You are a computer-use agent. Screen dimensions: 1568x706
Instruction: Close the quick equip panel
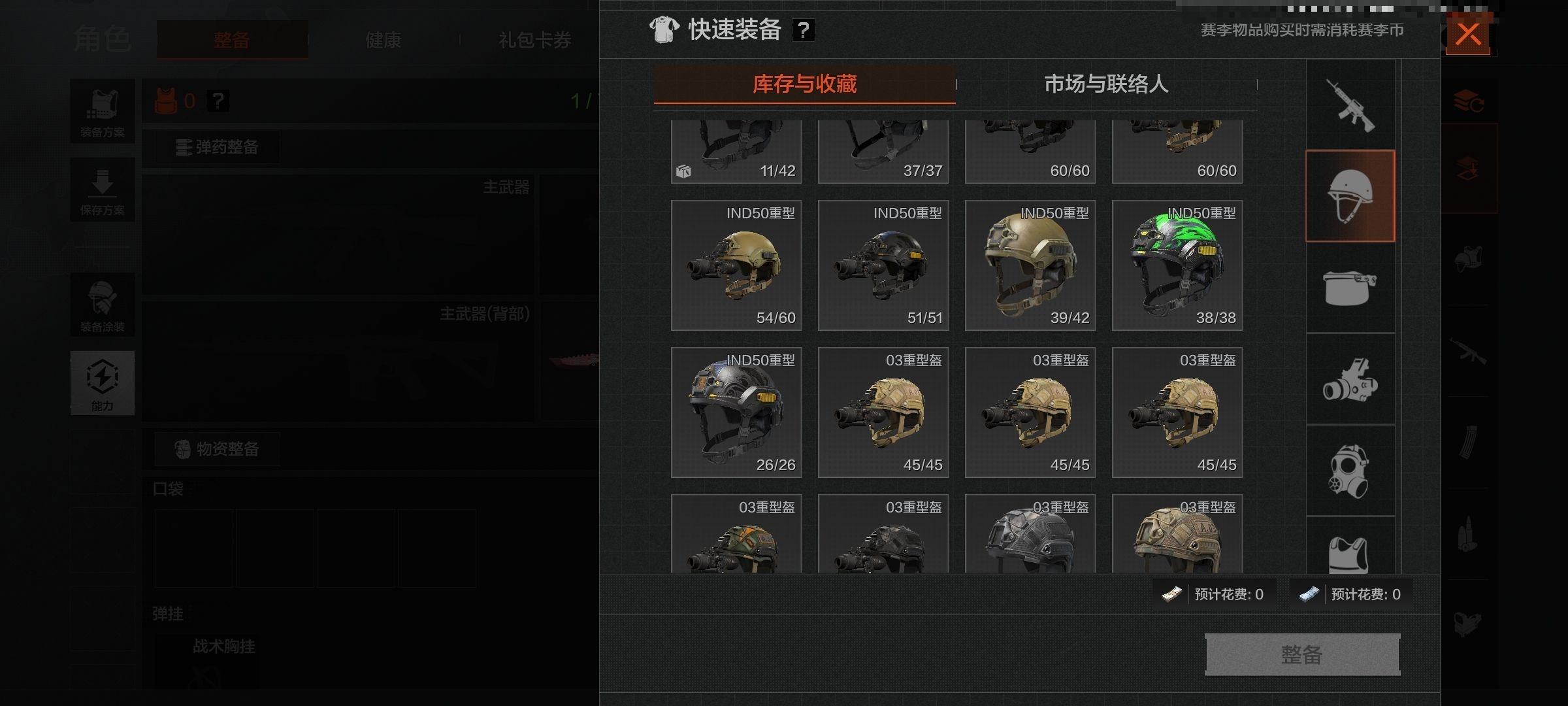[1467, 34]
